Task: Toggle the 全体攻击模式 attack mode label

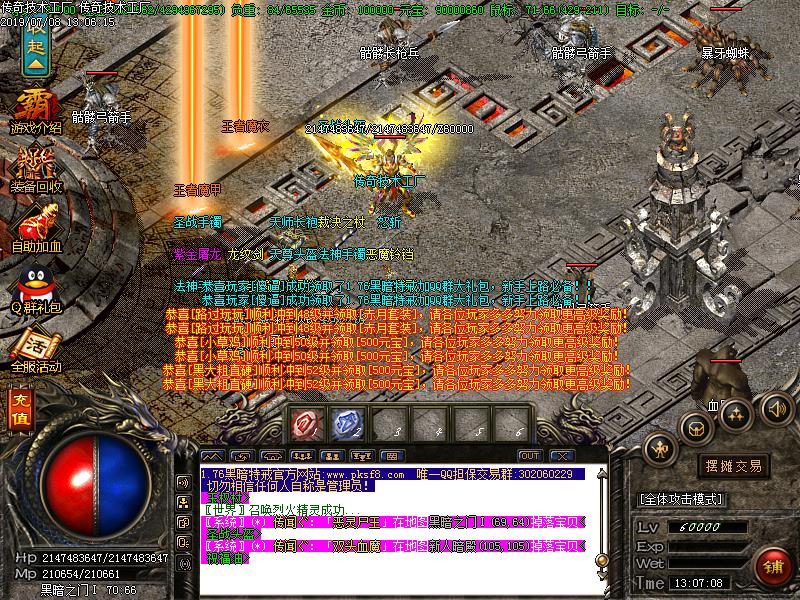Action: [680, 498]
